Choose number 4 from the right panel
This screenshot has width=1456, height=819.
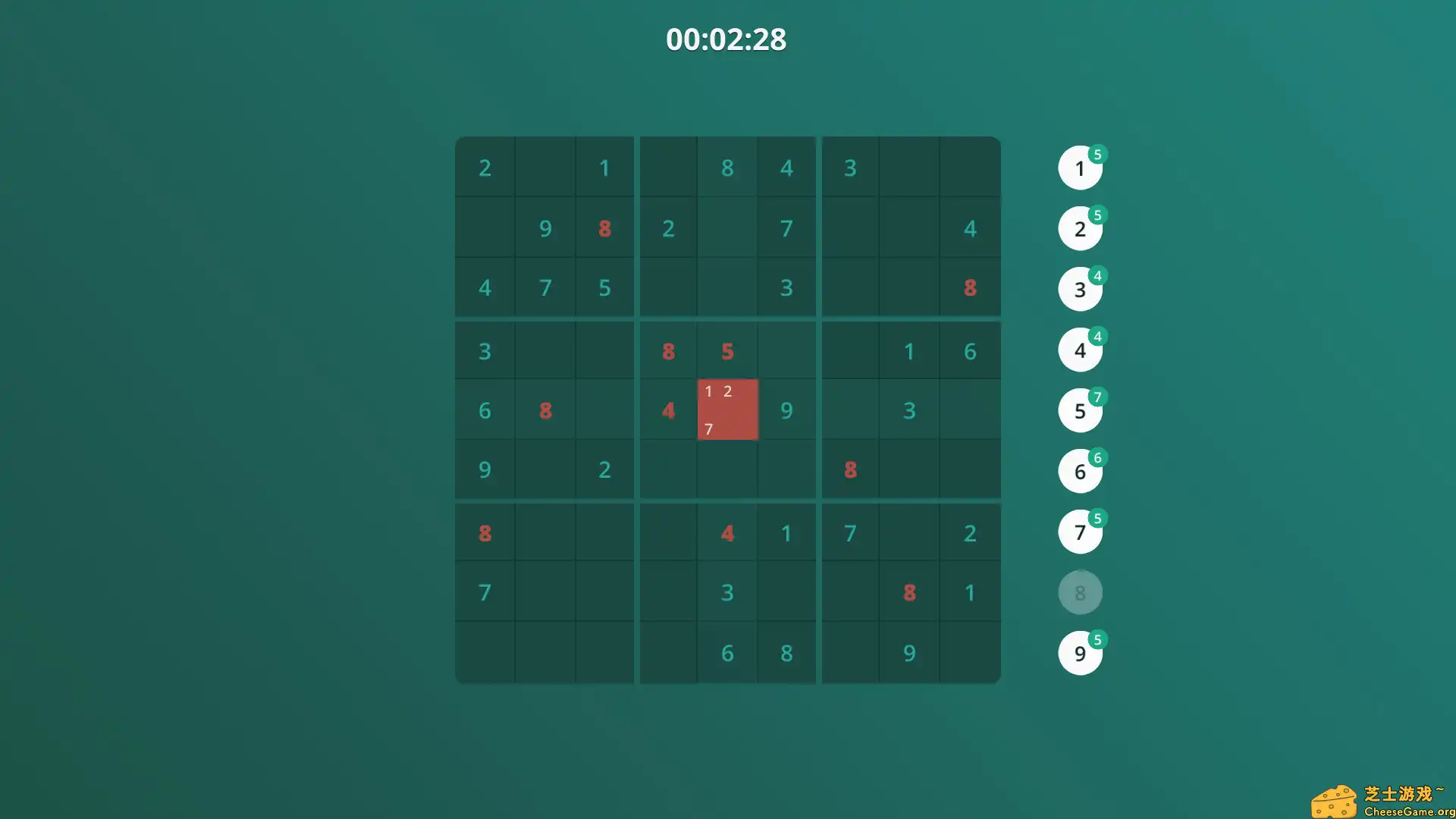click(x=1080, y=350)
